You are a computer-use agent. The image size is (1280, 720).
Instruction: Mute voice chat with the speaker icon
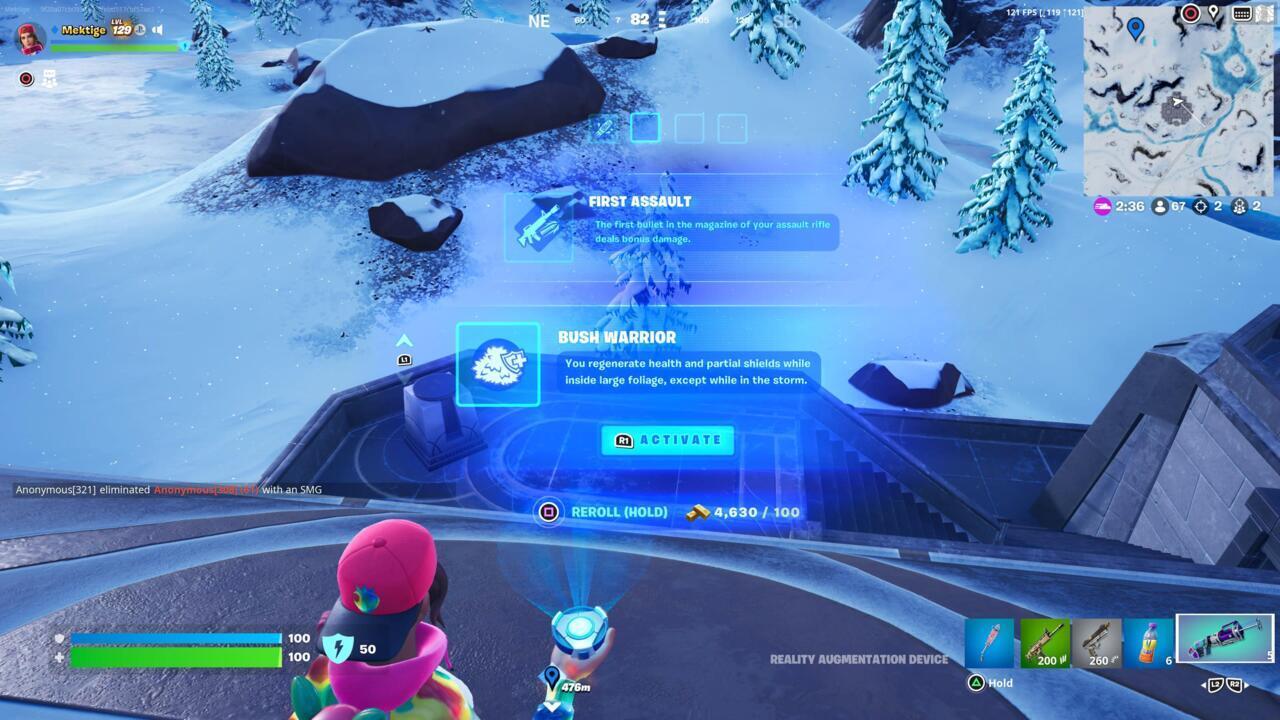[x=157, y=29]
